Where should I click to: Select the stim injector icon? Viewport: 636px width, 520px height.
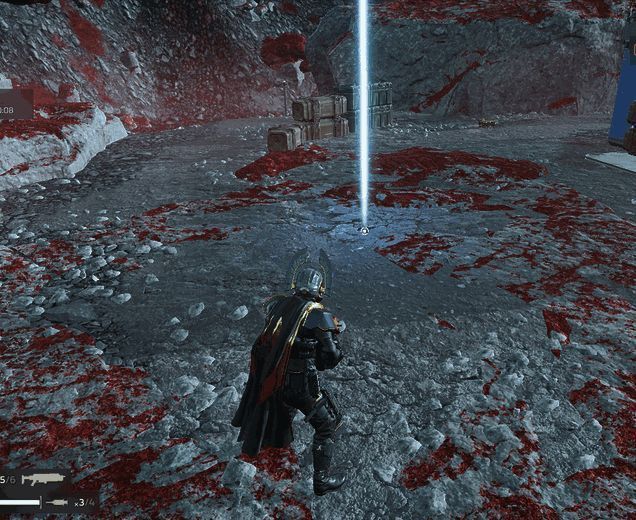coord(56,502)
